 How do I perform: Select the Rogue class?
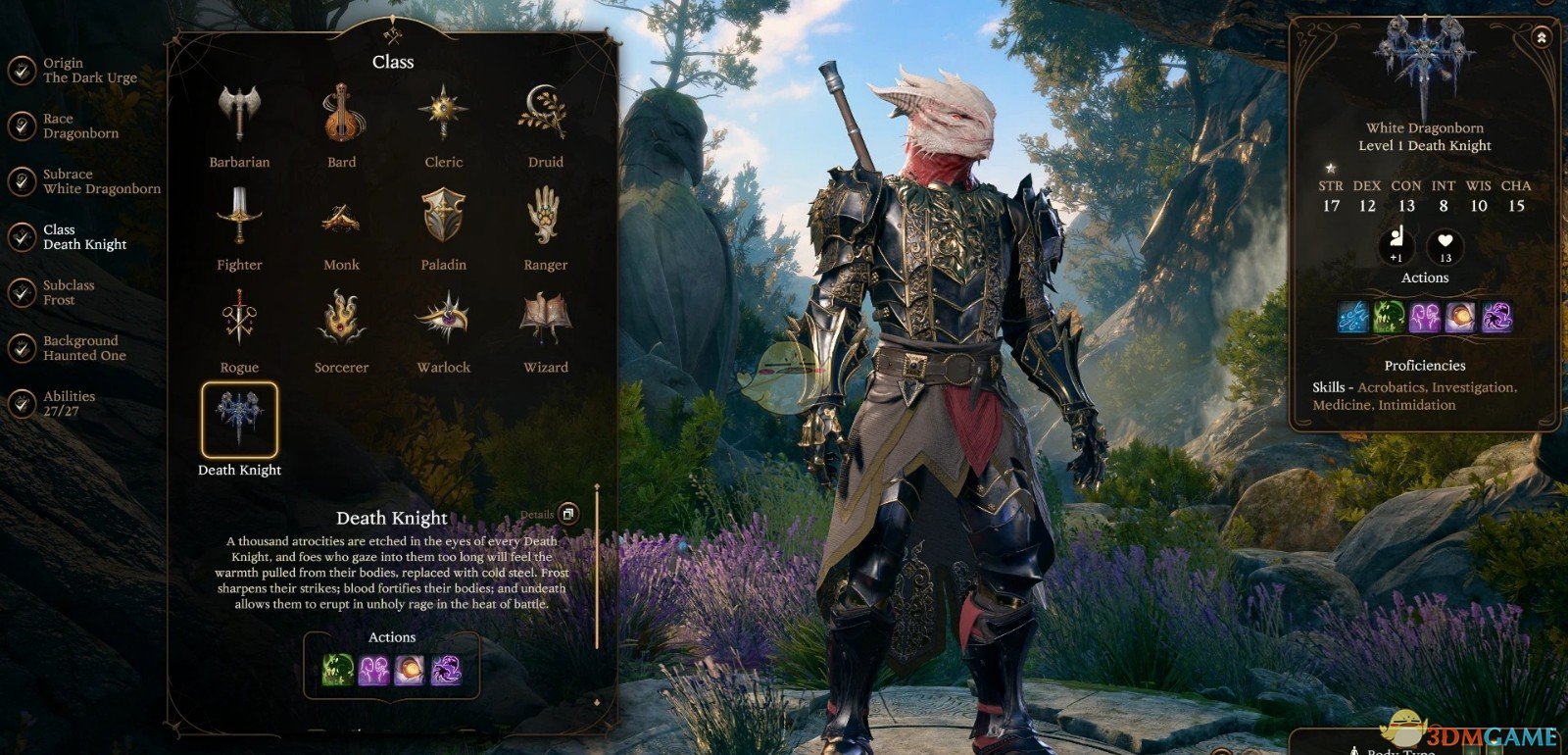click(x=239, y=319)
